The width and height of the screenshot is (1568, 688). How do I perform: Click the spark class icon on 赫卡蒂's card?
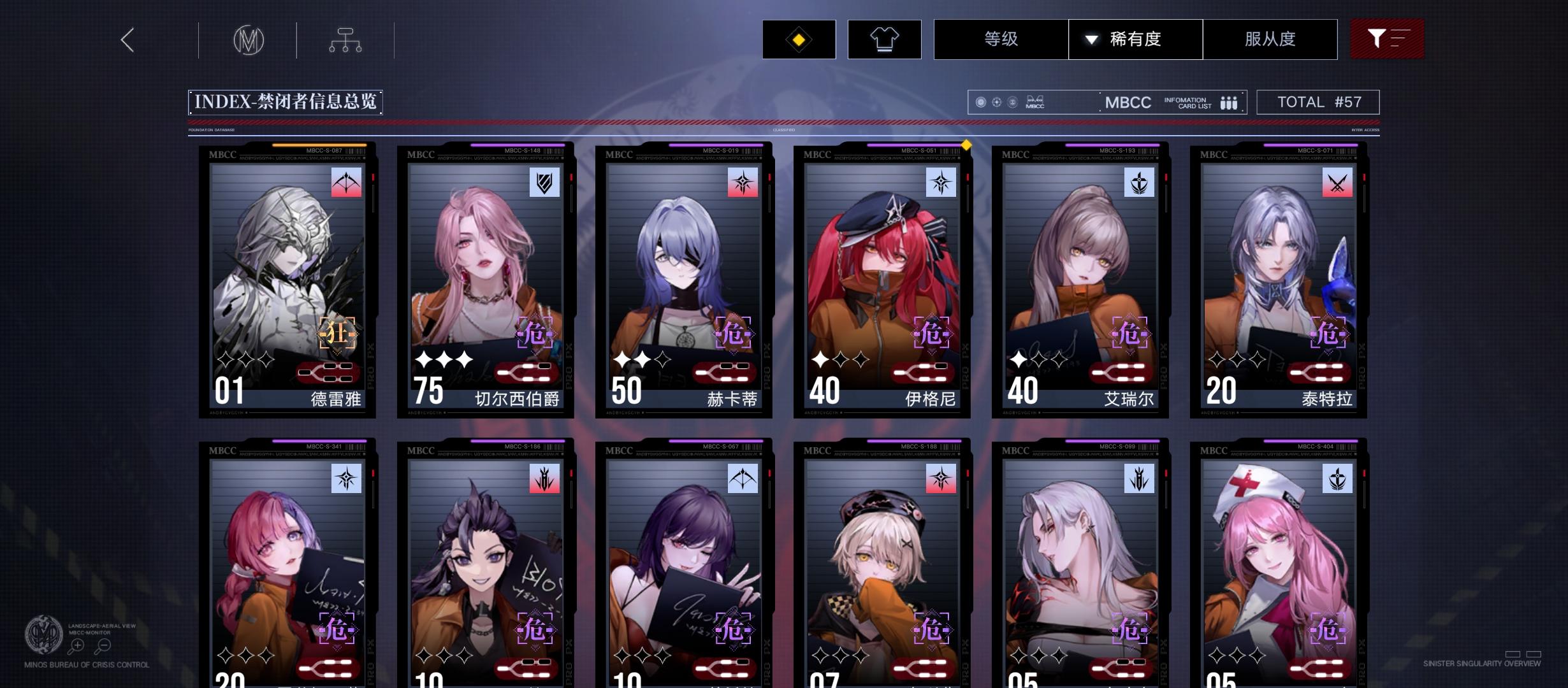[x=741, y=183]
